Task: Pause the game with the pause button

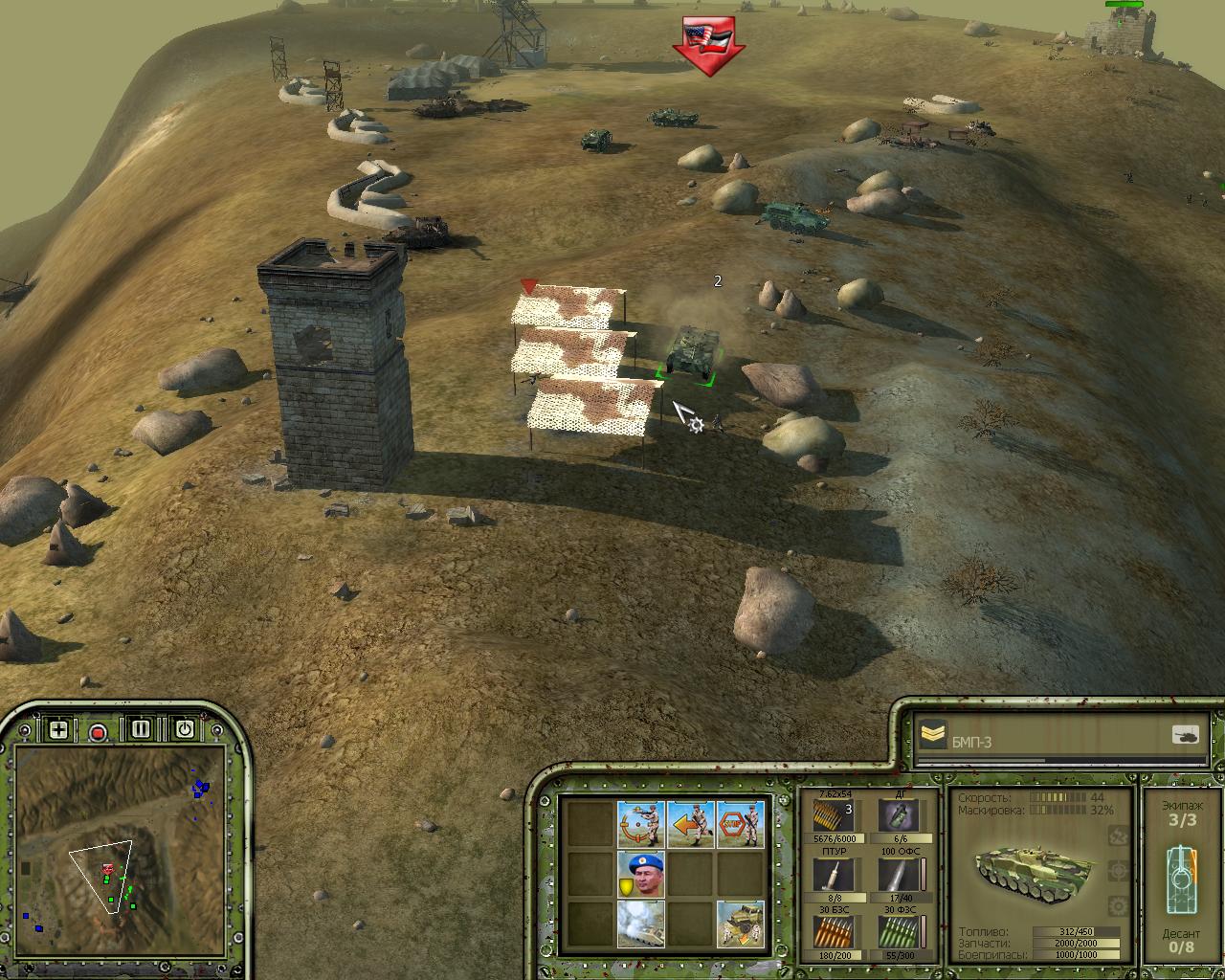Action: [141, 729]
